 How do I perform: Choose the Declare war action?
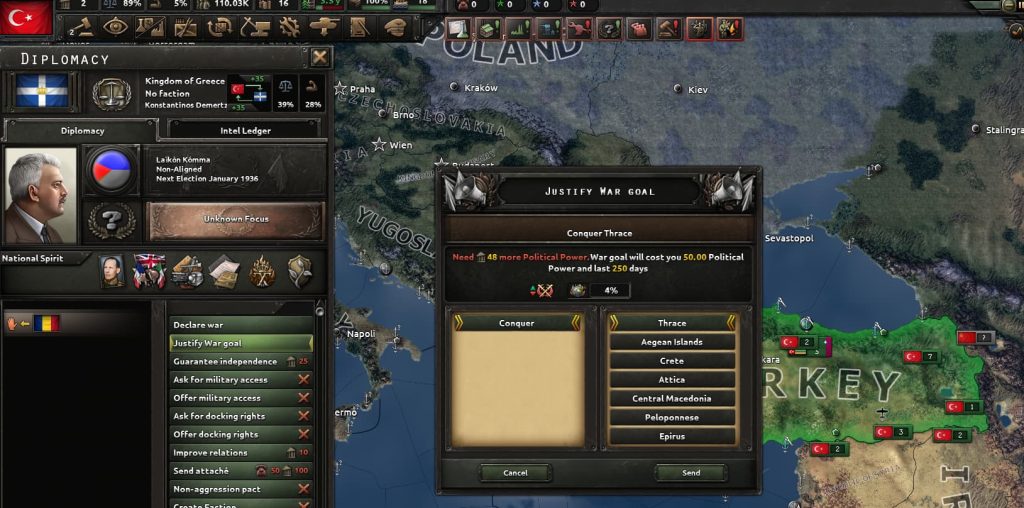click(240, 325)
